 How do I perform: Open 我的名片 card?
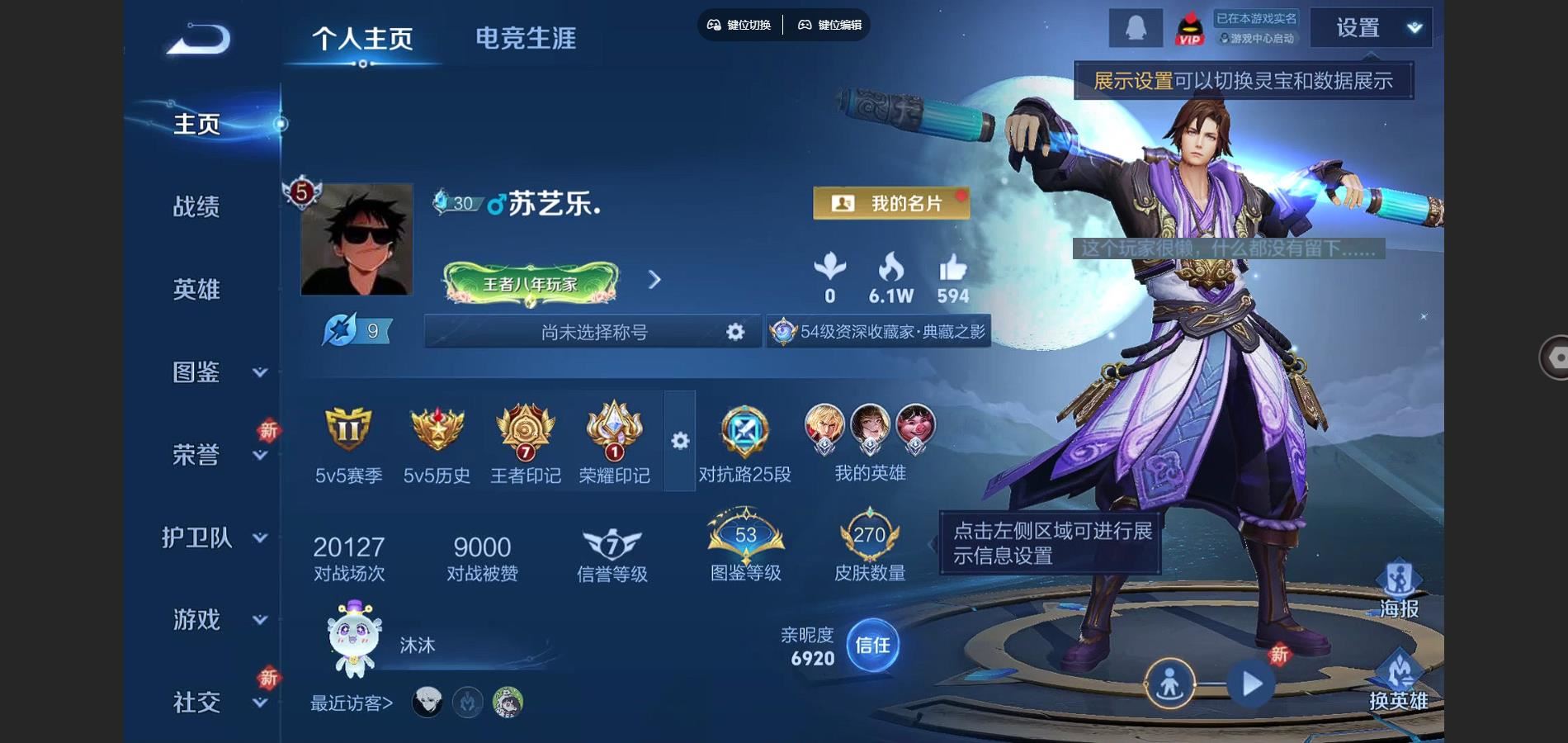click(x=891, y=203)
